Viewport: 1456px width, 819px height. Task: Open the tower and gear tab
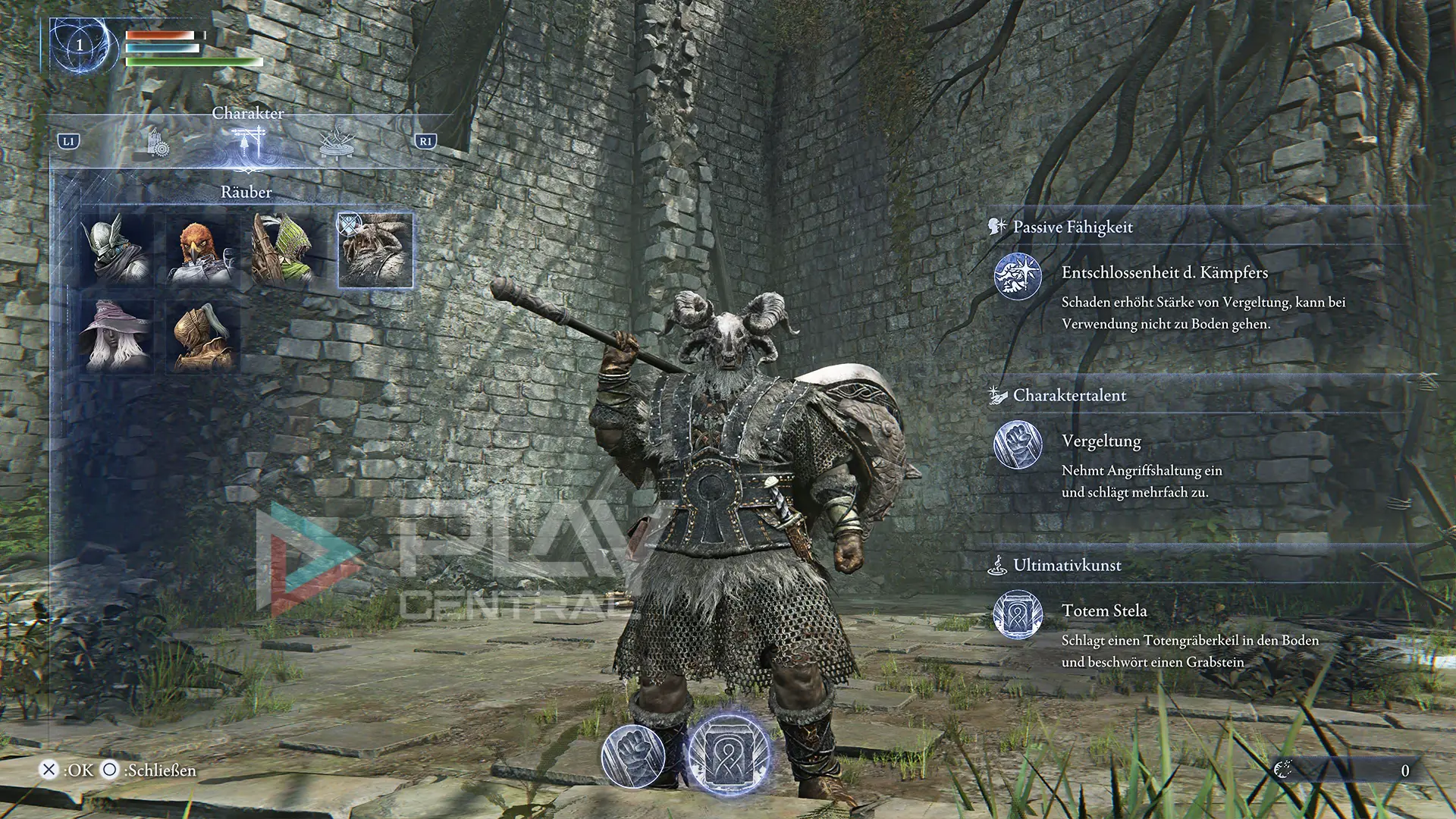tap(158, 142)
